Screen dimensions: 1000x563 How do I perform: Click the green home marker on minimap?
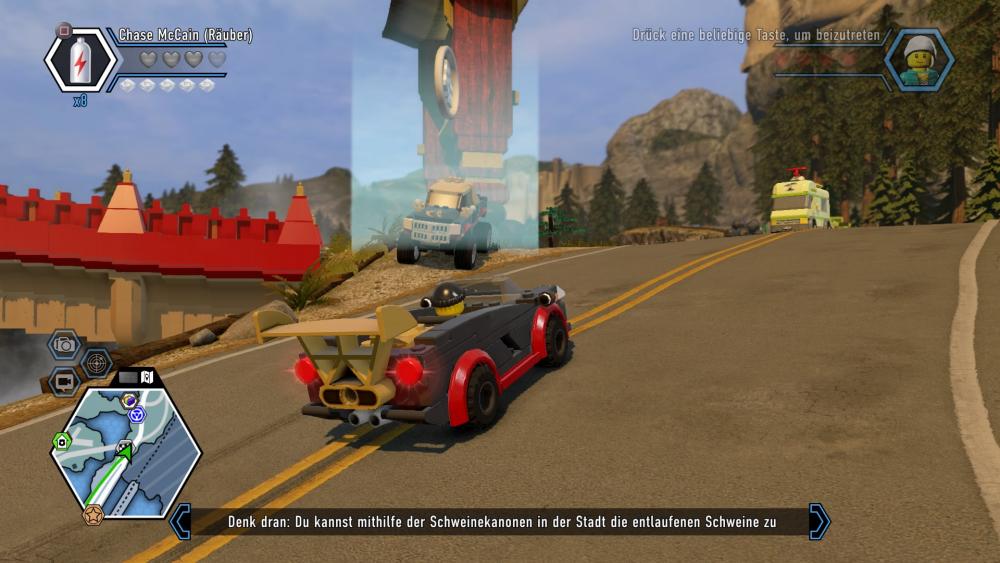61,440
